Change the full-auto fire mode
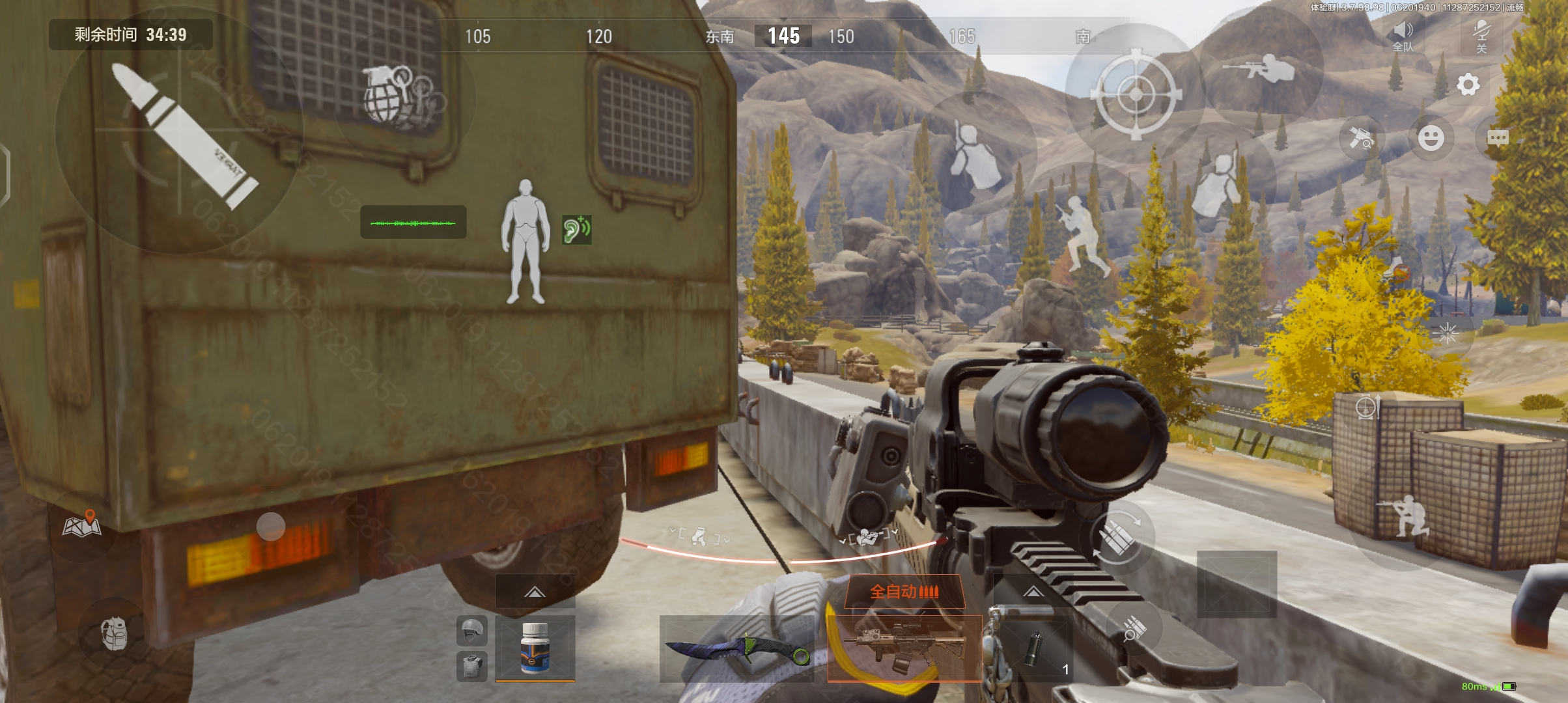This screenshot has height=703, width=1568. click(904, 591)
